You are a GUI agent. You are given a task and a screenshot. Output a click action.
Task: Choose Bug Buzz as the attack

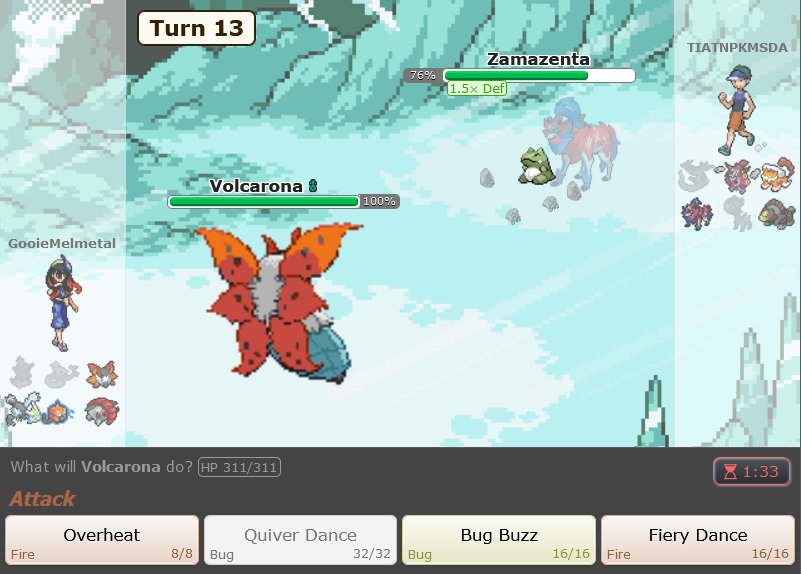coord(499,541)
